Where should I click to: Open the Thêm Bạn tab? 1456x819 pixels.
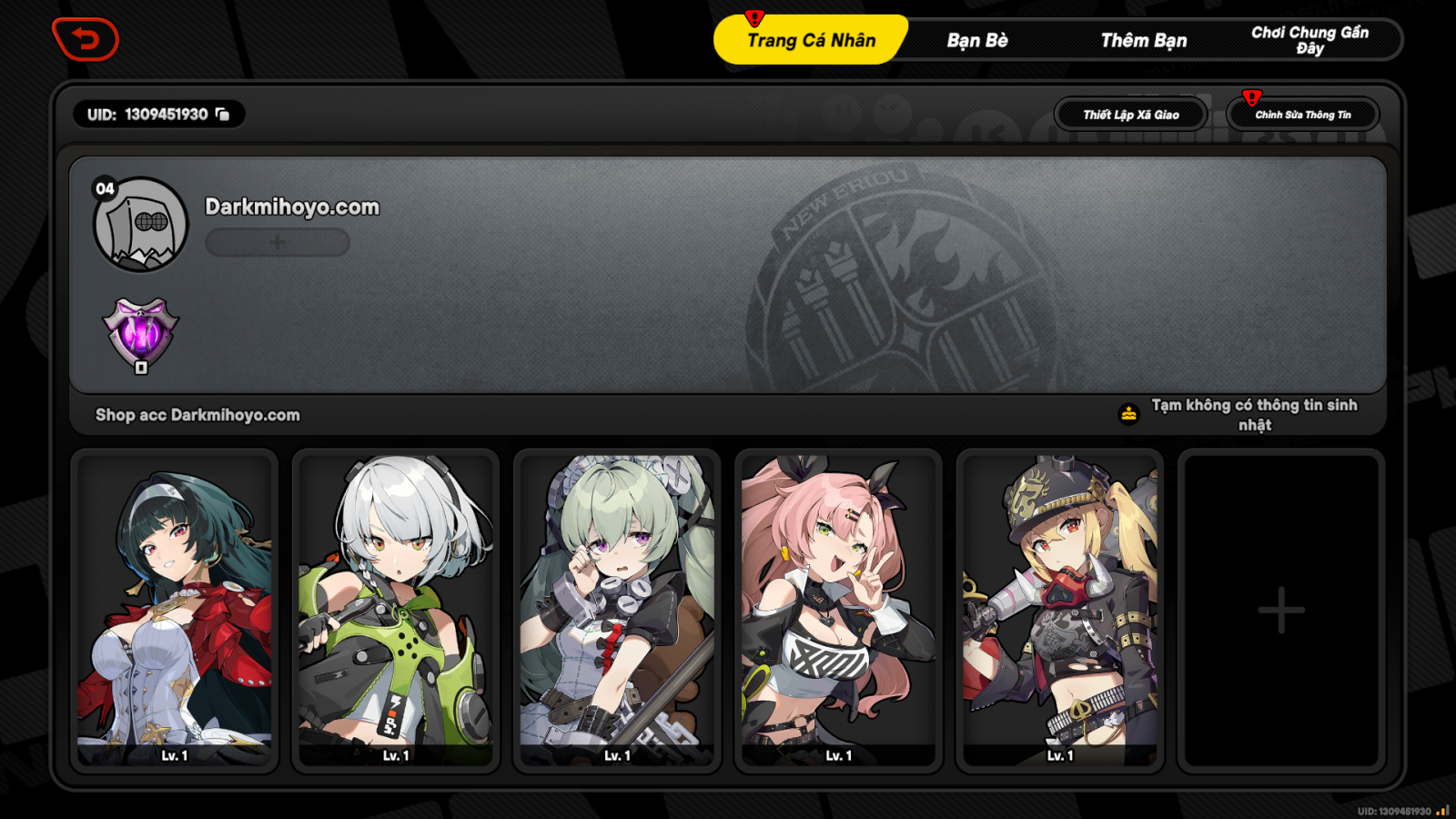tap(1142, 39)
